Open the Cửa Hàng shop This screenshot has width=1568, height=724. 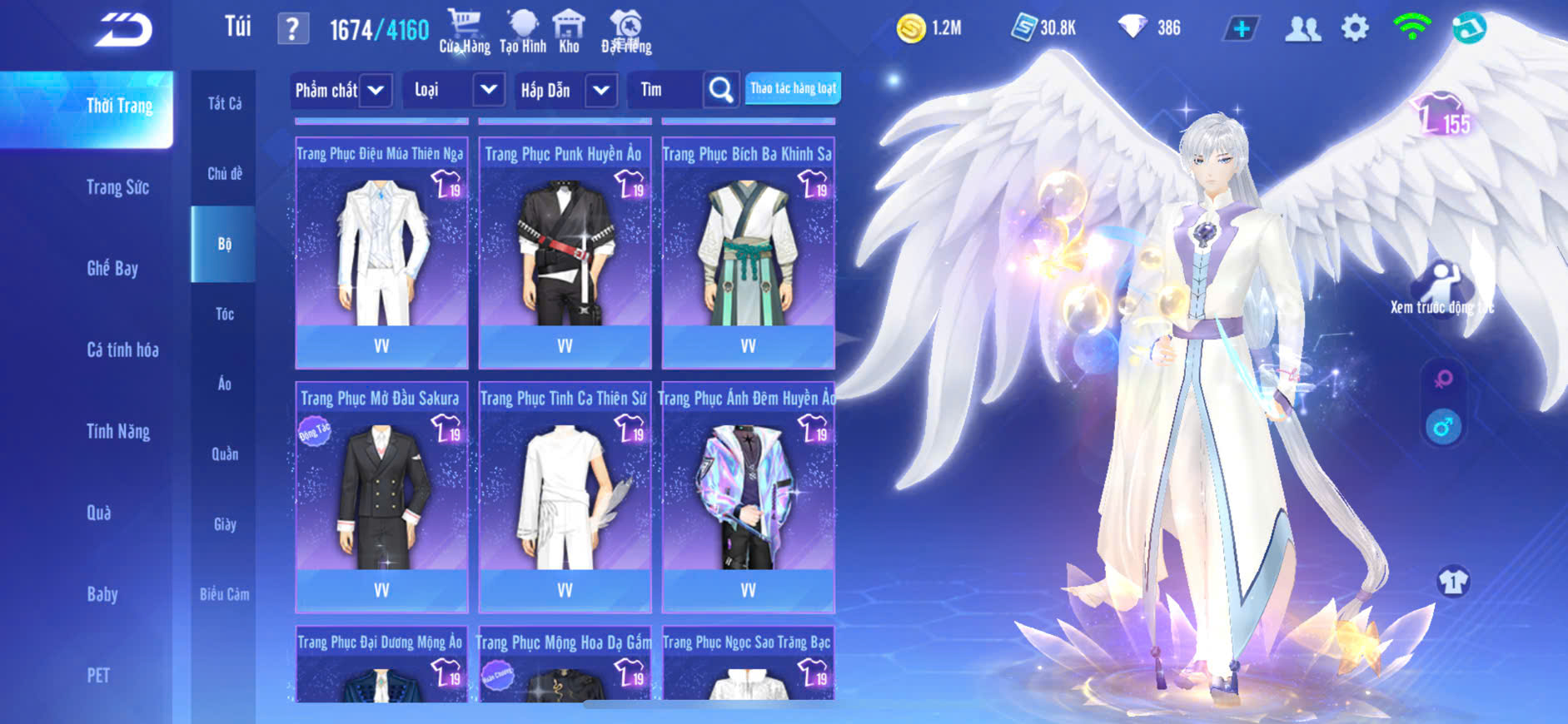tap(465, 32)
